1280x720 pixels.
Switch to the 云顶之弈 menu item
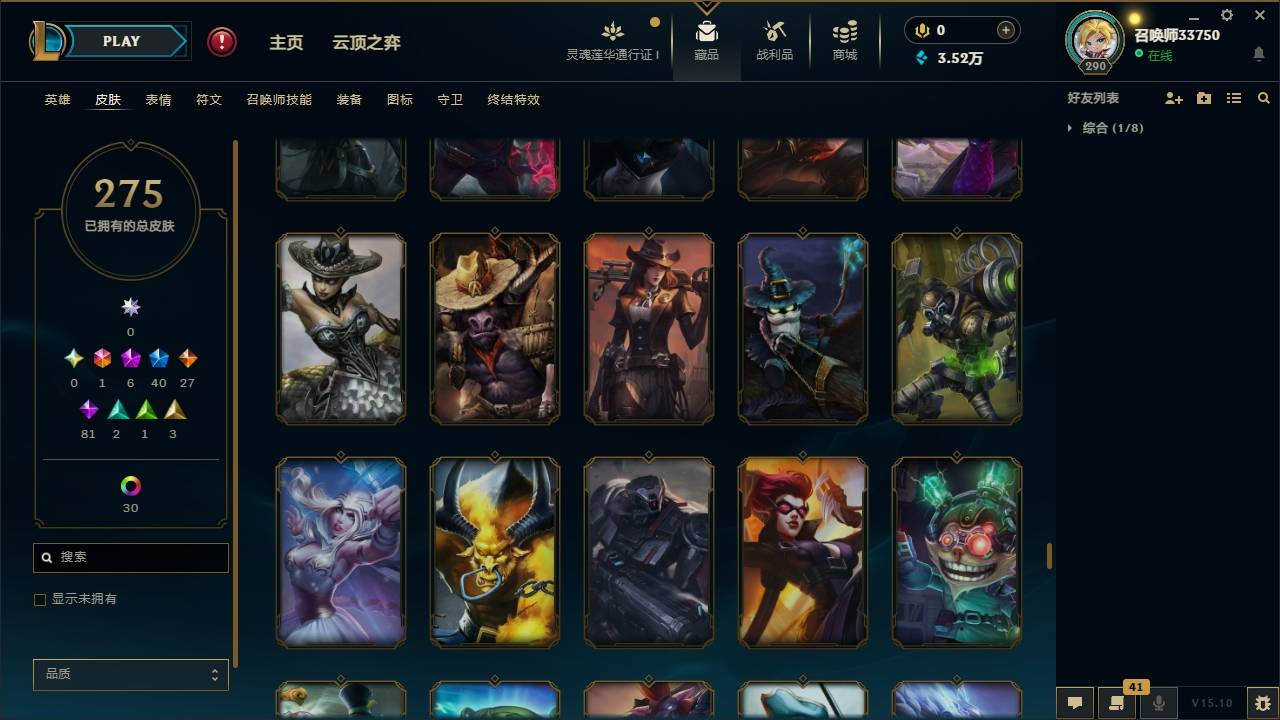pos(366,42)
